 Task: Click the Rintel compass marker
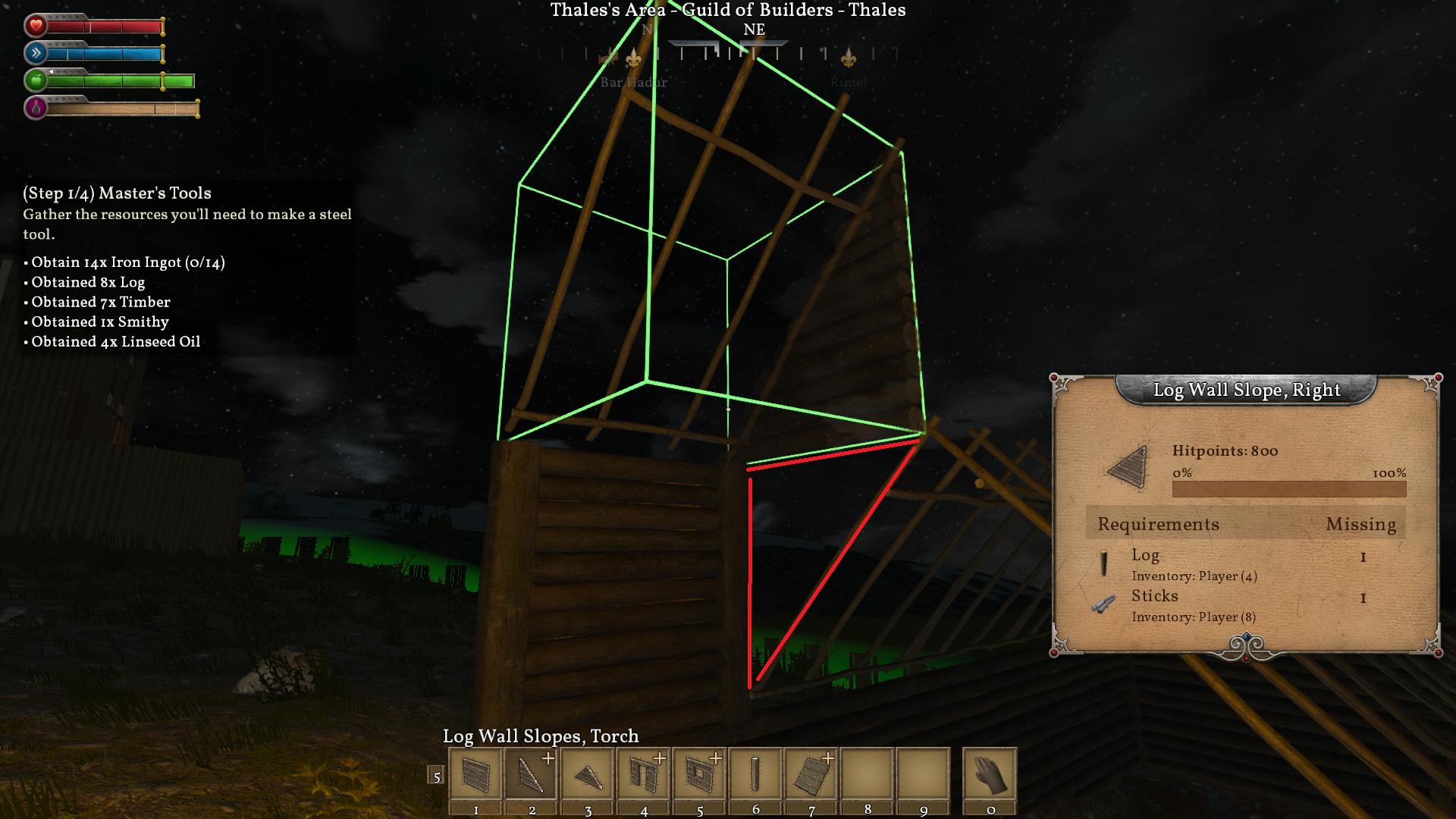pos(849,58)
